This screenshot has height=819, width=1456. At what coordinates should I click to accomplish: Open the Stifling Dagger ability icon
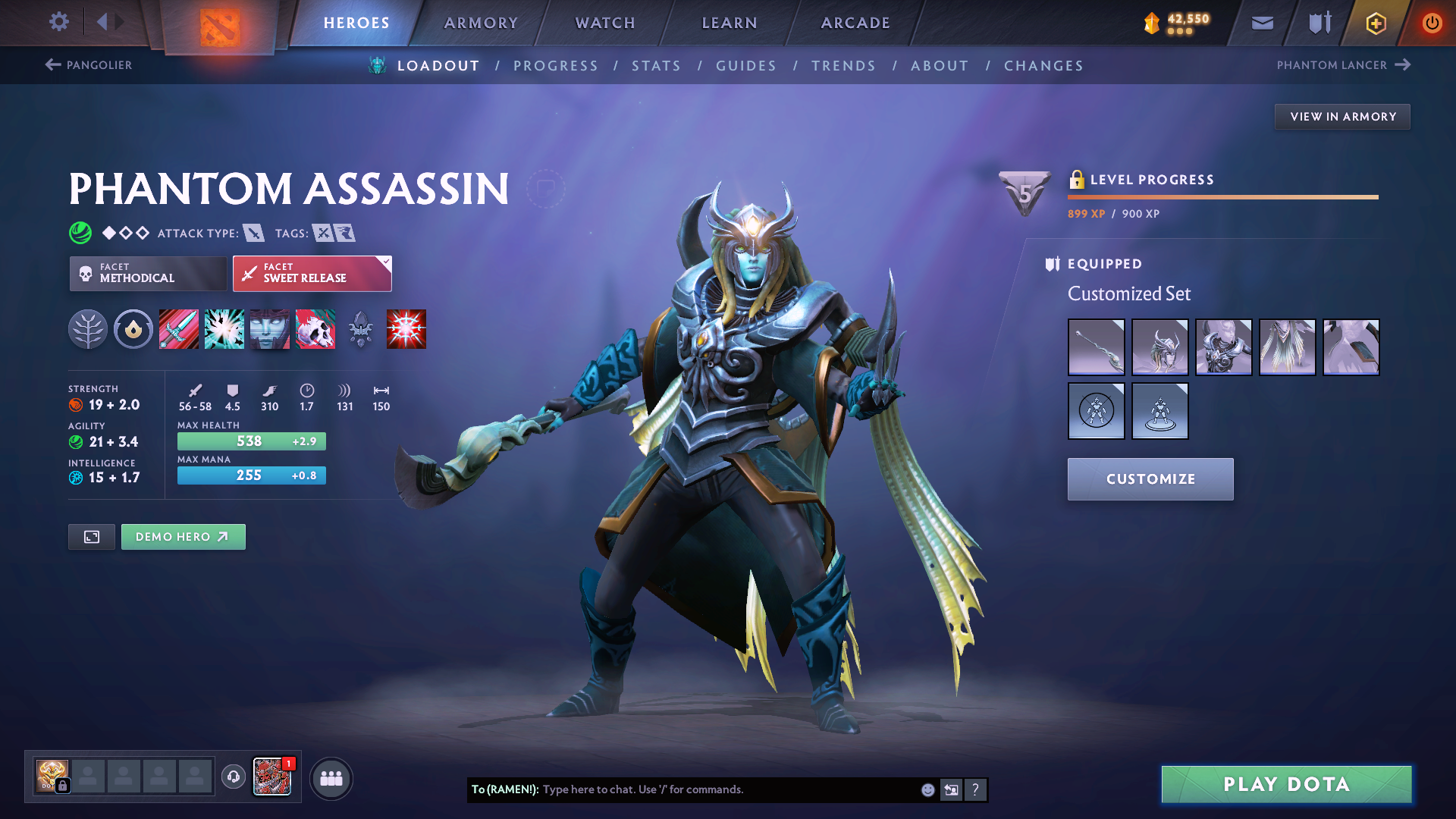click(179, 328)
